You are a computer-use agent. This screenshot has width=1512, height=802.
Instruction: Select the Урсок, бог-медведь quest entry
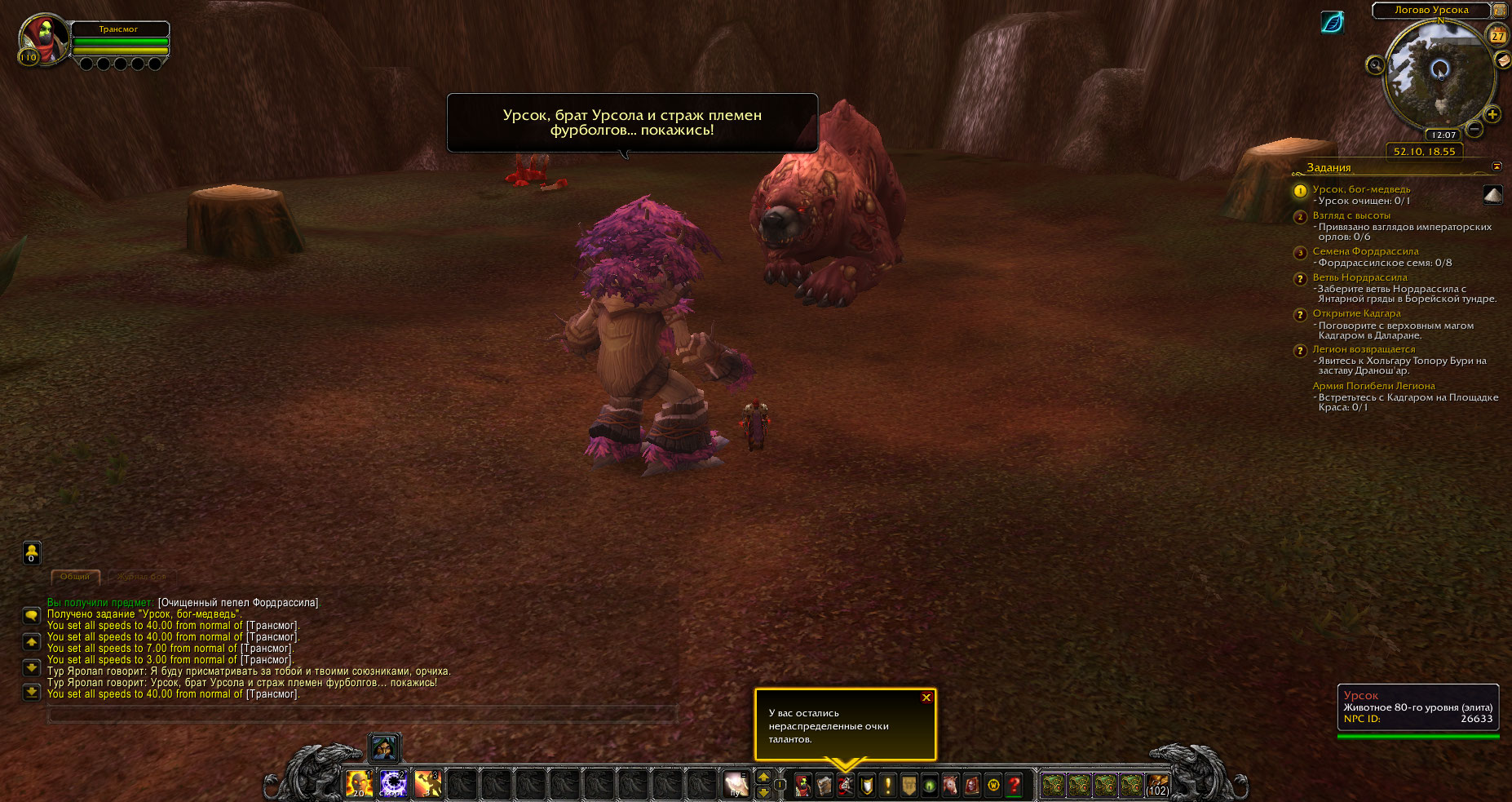pyautogui.click(x=1360, y=189)
